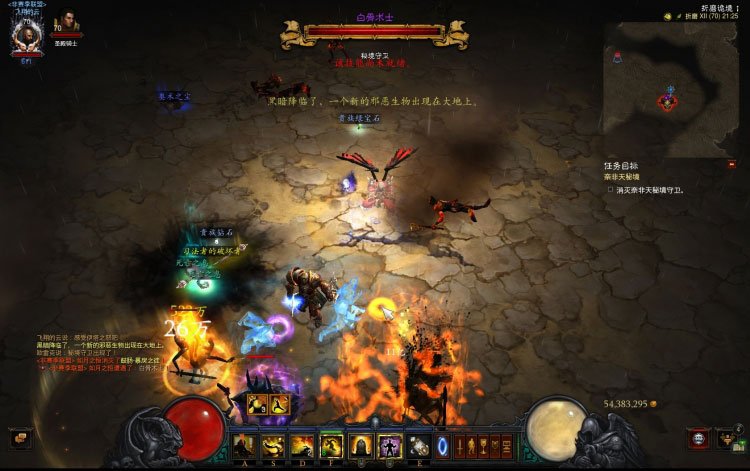Use the yellow swirl skill on S
750x471 pixels.
tap(272, 446)
